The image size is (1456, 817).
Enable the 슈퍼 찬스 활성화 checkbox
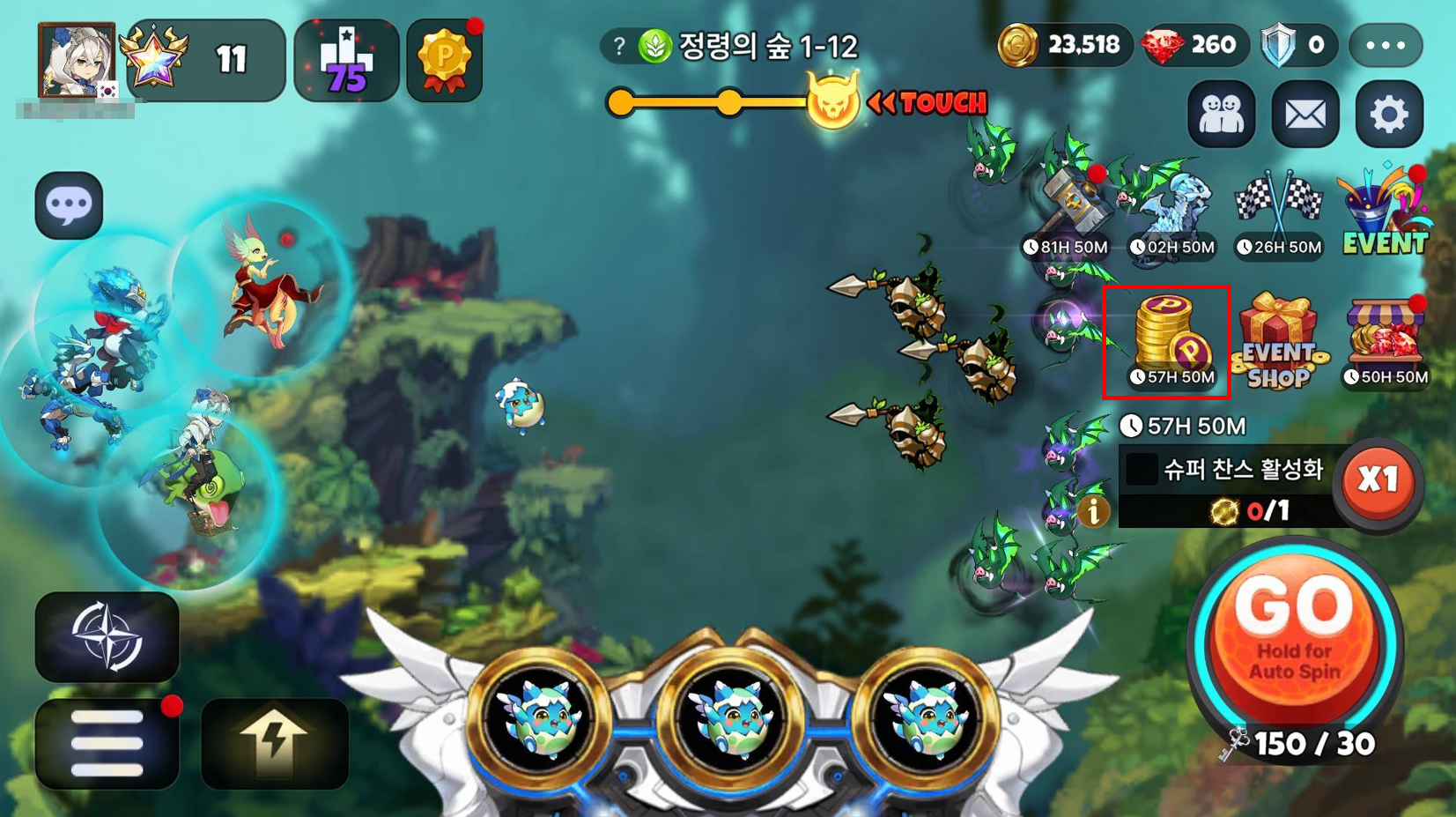click(x=1142, y=469)
